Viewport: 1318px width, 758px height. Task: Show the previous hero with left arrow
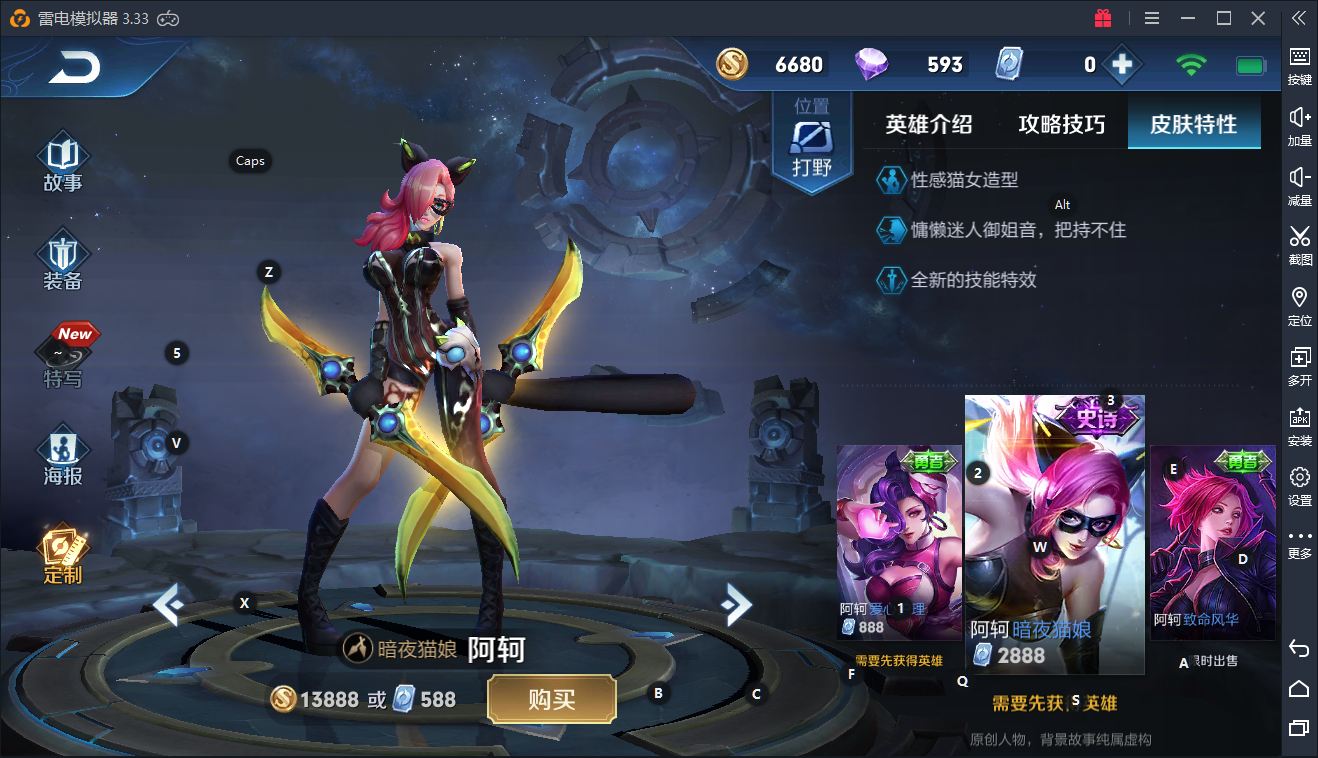(168, 604)
